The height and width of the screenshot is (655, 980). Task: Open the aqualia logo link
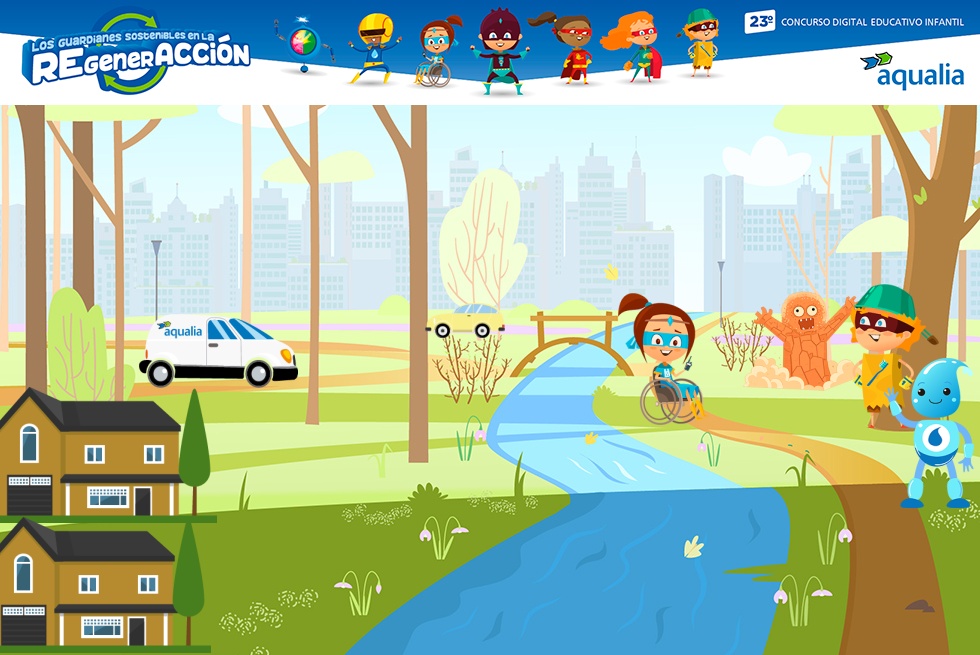[x=912, y=70]
